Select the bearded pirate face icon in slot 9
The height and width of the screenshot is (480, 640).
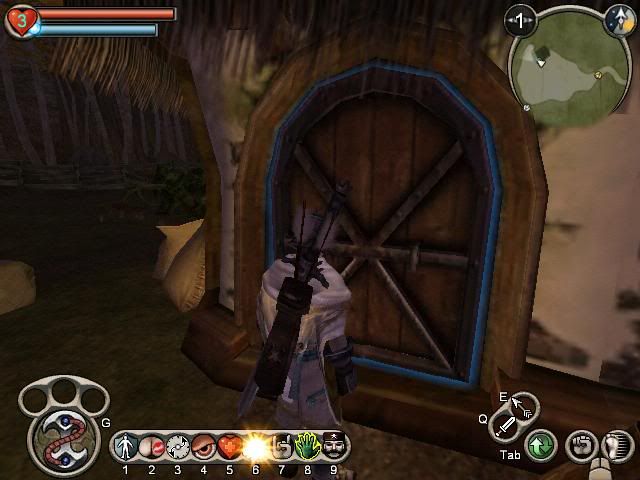pyautogui.click(x=333, y=445)
